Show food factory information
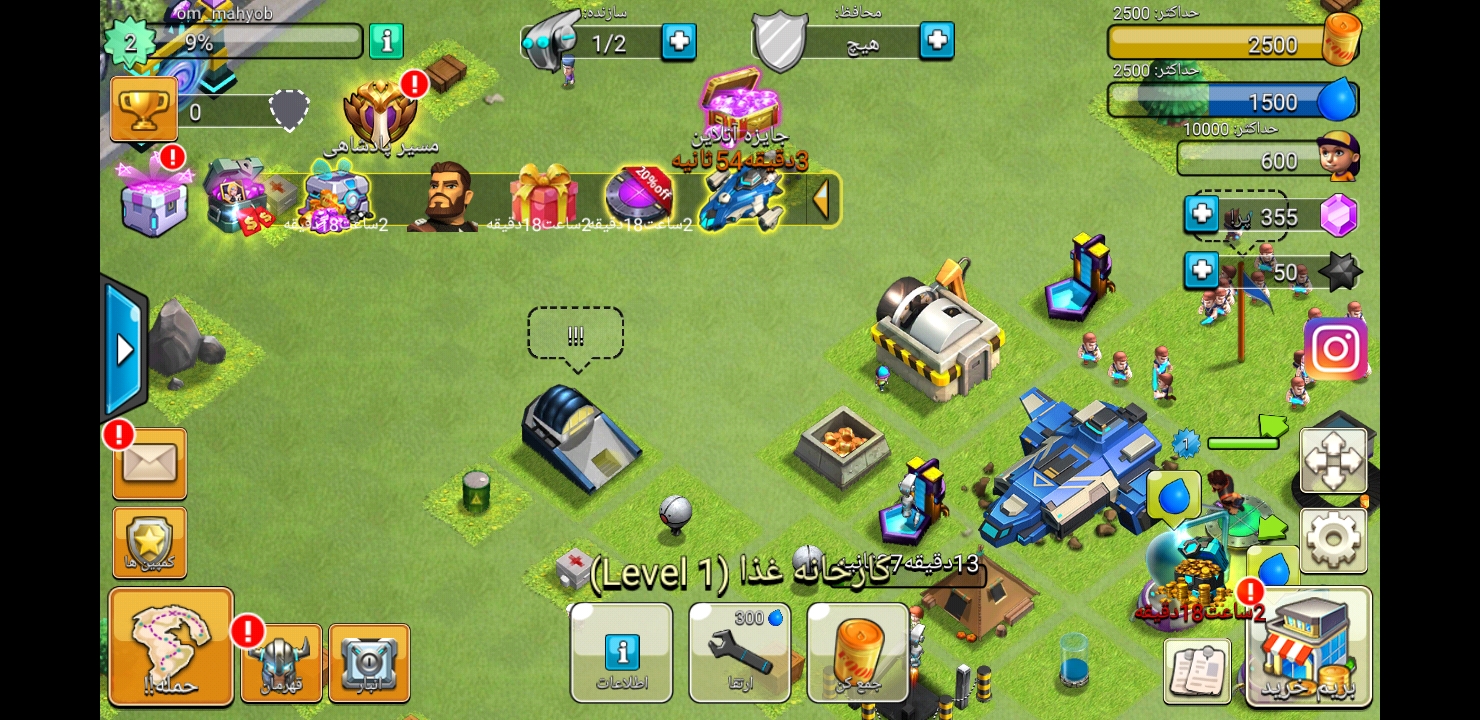 click(621, 653)
